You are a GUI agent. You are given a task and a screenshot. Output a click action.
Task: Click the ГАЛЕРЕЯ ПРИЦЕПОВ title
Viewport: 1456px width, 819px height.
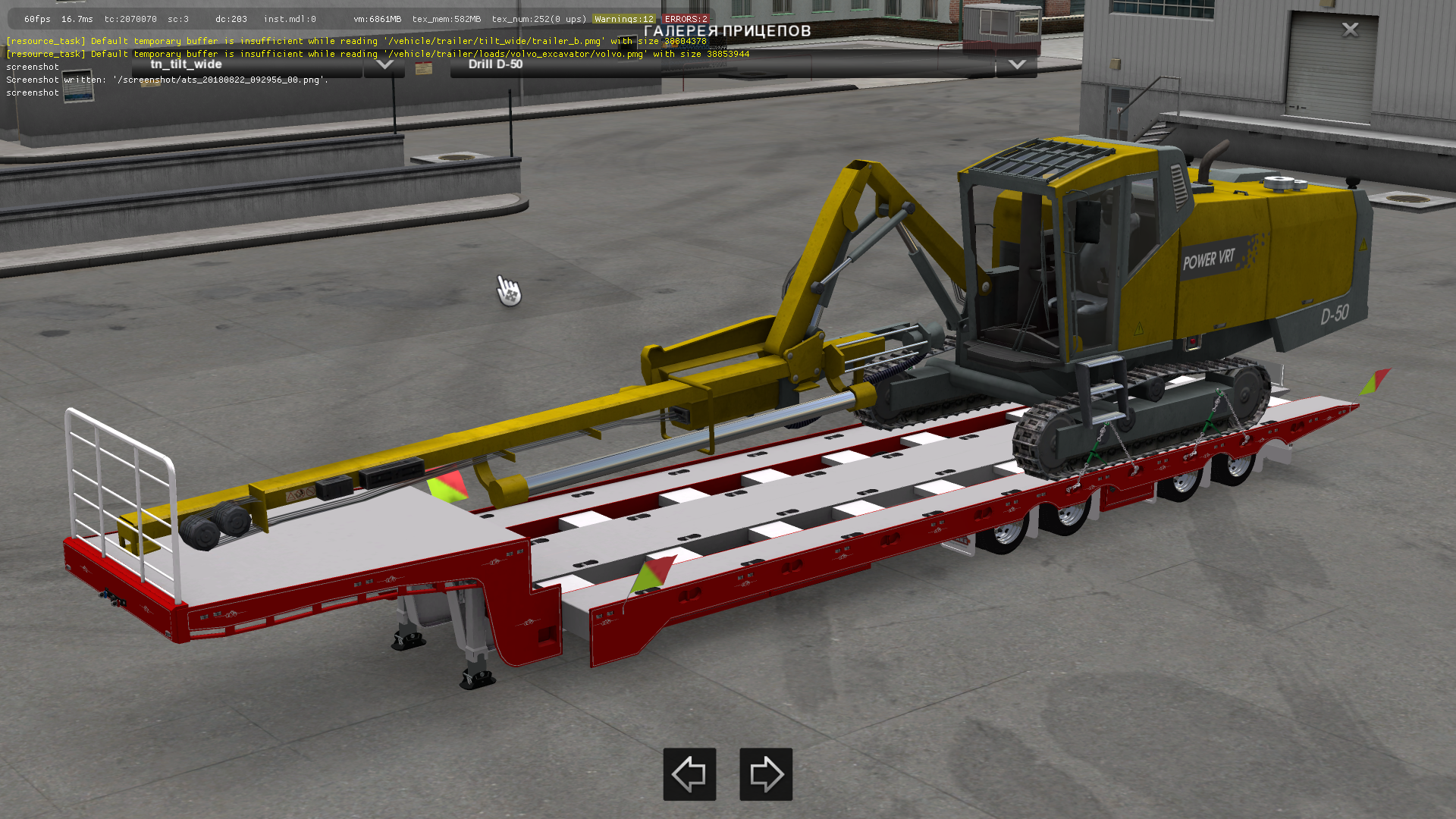tap(726, 31)
